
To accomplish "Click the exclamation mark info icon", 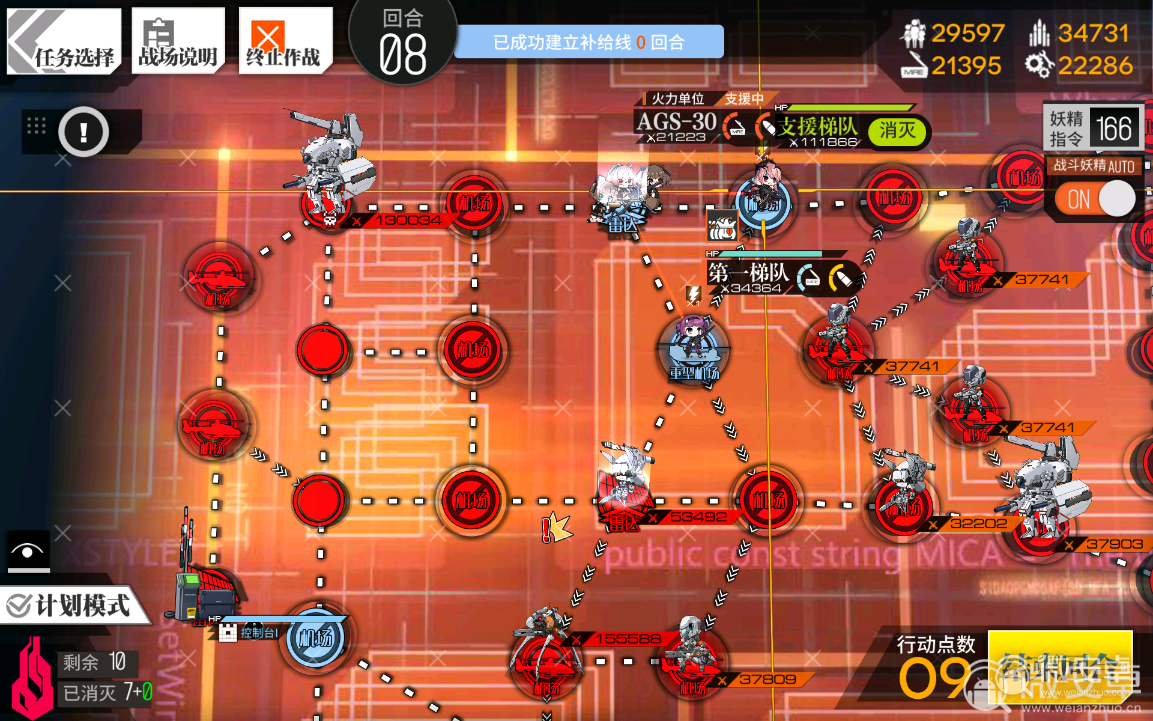I will point(83,131).
